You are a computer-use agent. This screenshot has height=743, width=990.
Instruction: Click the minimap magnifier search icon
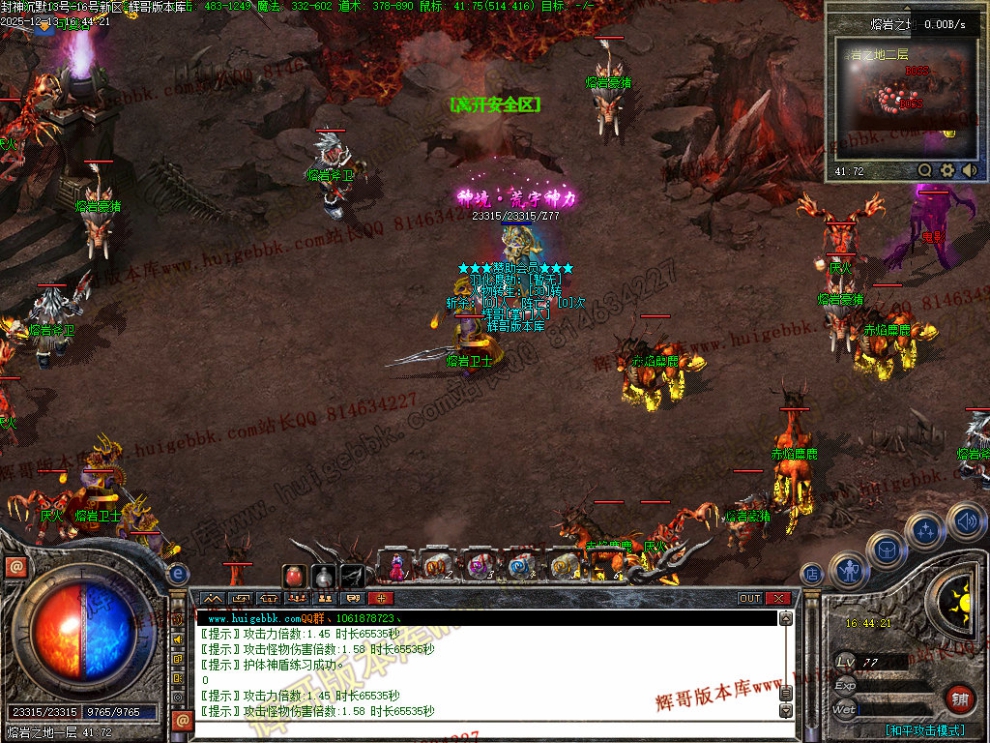point(925,171)
